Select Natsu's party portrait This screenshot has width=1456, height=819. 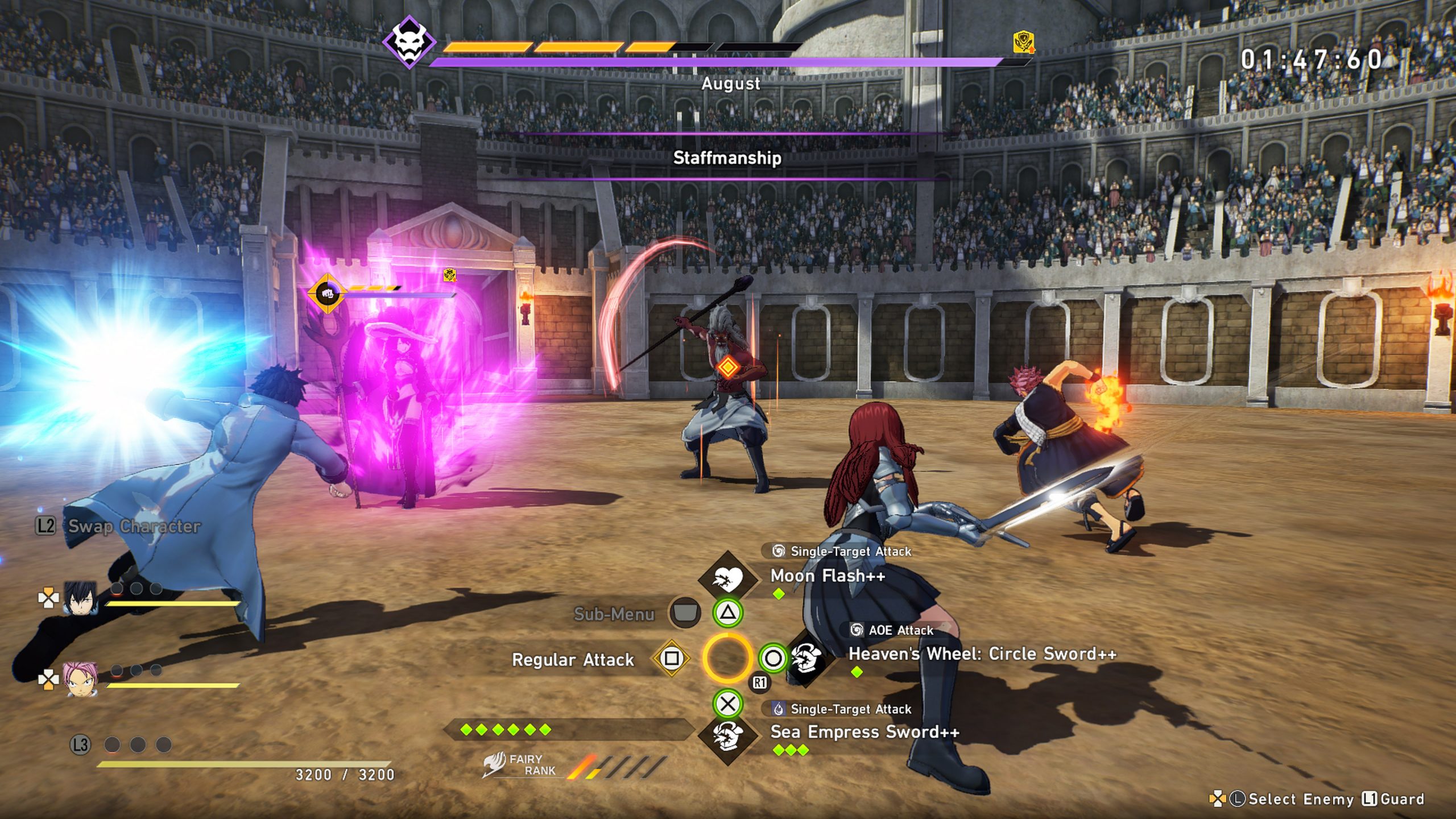point(80,679)
